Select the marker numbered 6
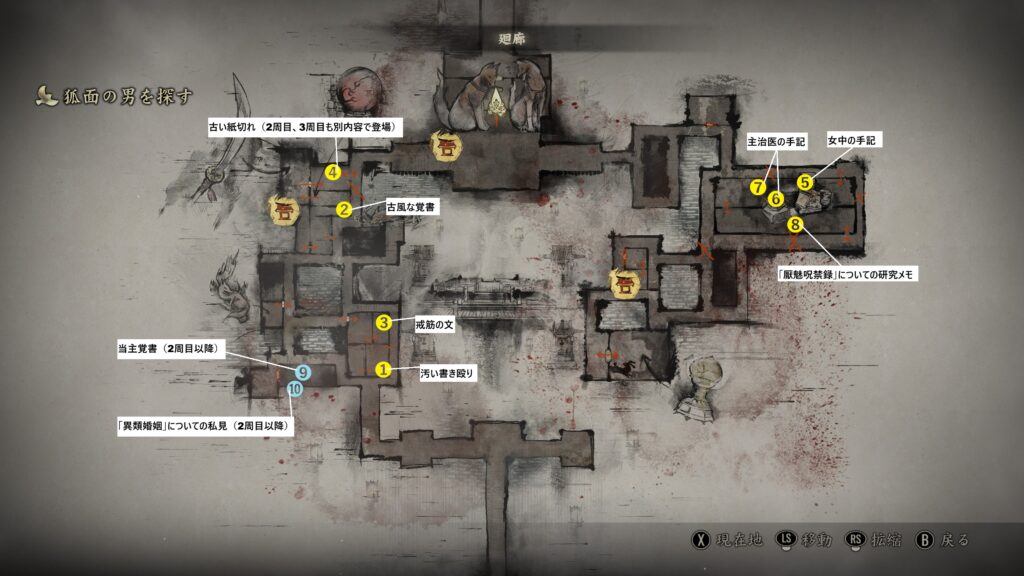This screenshot has height=576, width=1024. pos(775,198)
